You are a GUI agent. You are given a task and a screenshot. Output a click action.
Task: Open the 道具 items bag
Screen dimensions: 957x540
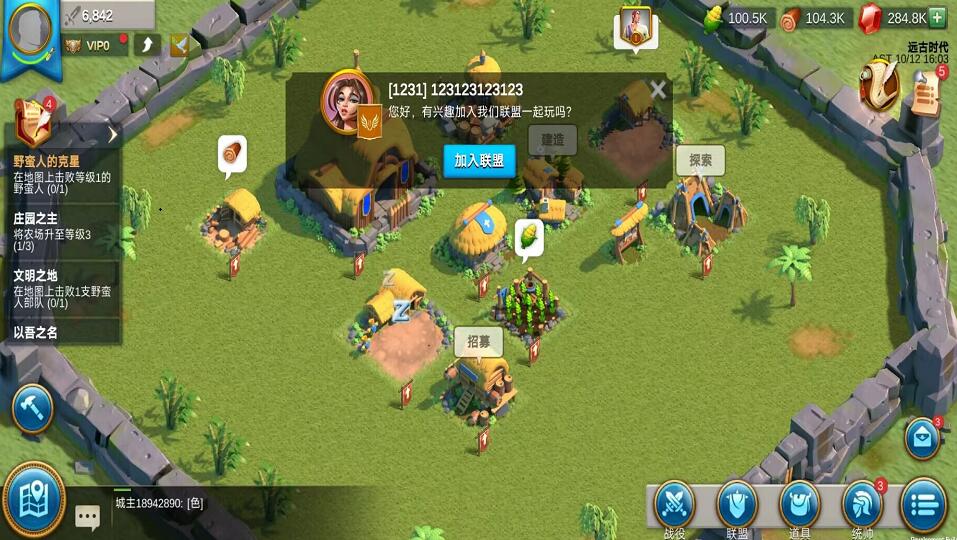click(x=799, y=508)
